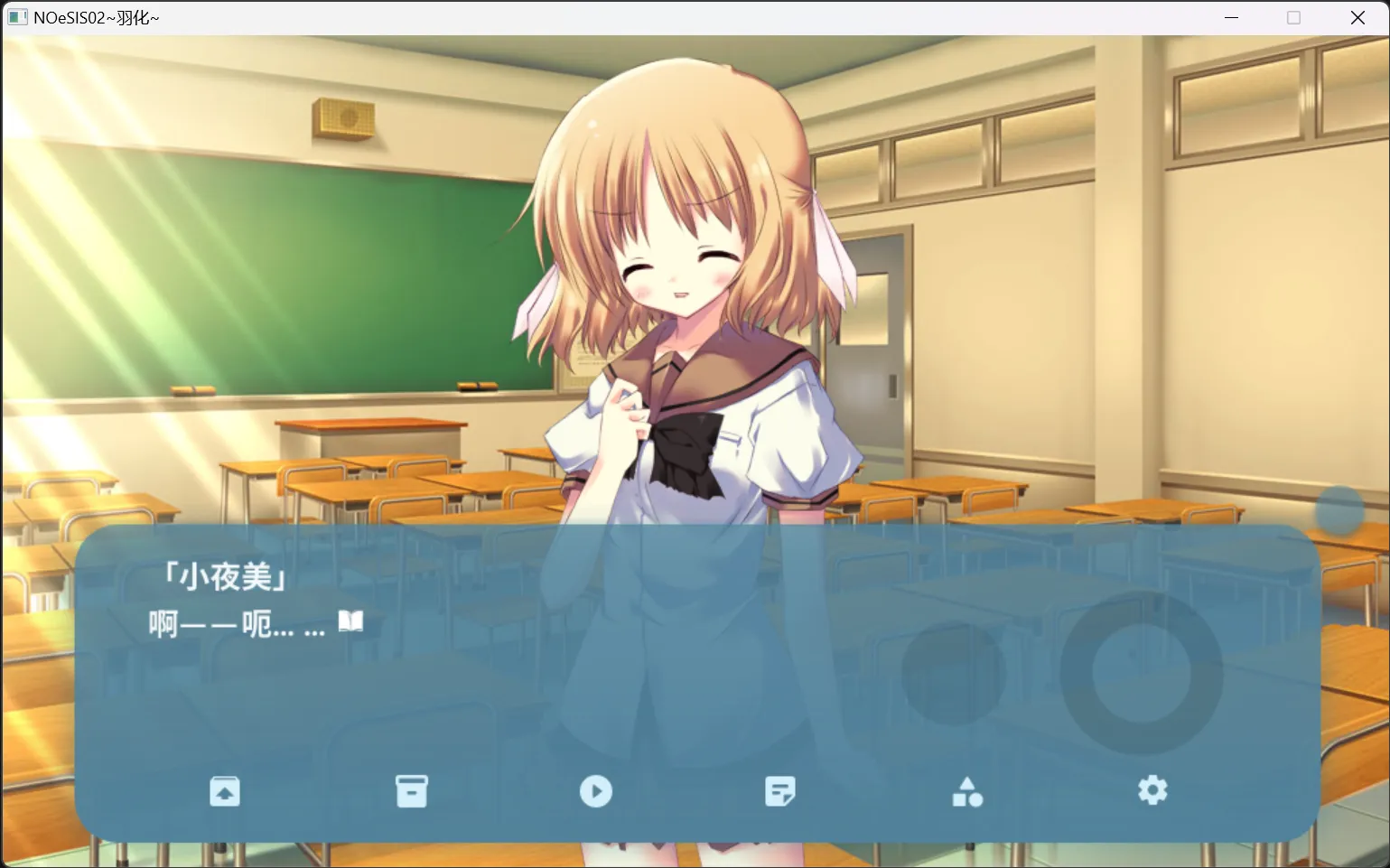Viewport: 1390px width, 868px height.
Task: Click the title bar text NOeSIS02~羽化~
Action: pos(95,16)
